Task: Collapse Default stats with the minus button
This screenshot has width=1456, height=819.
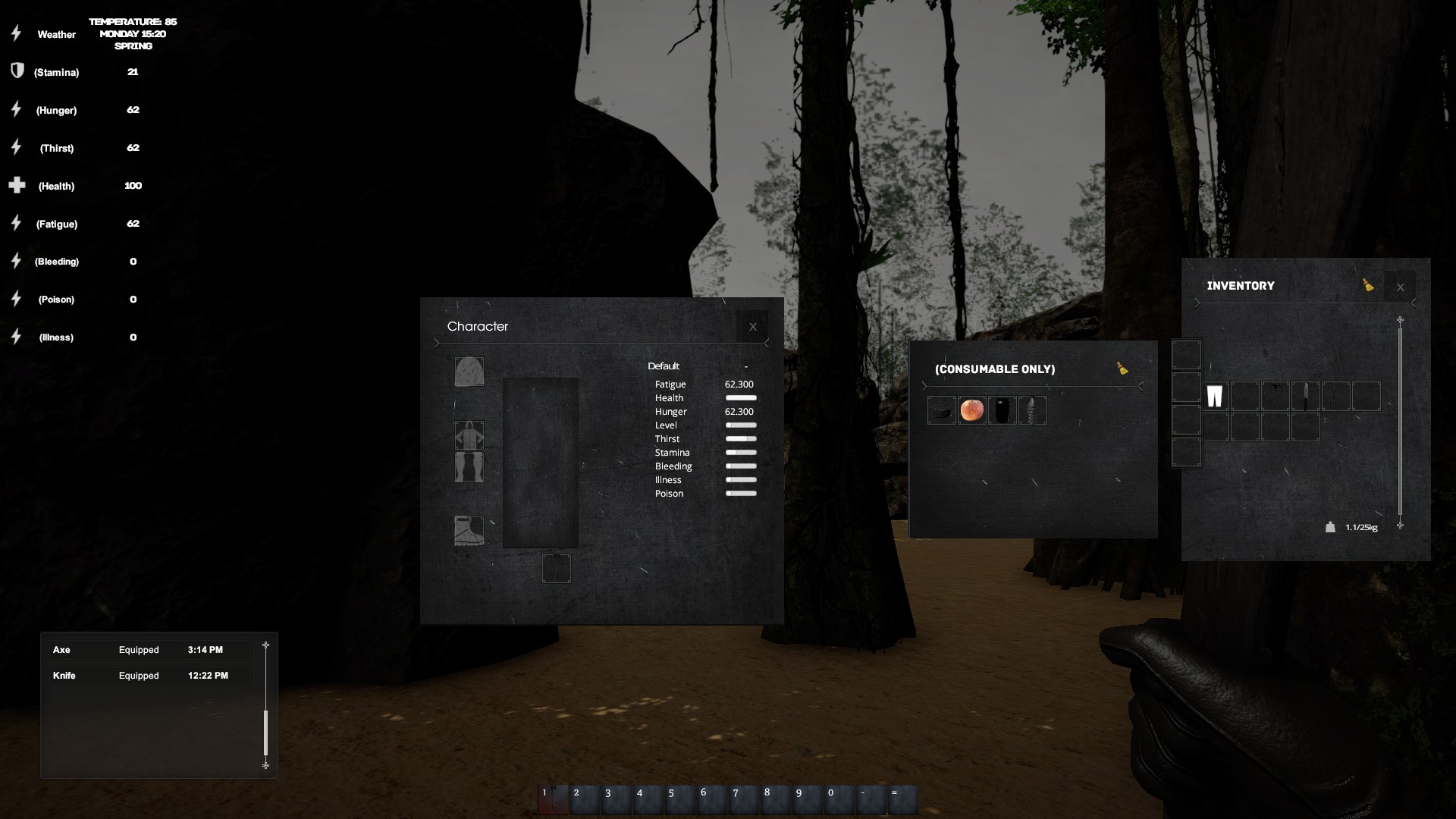Action: coord(747,366)
